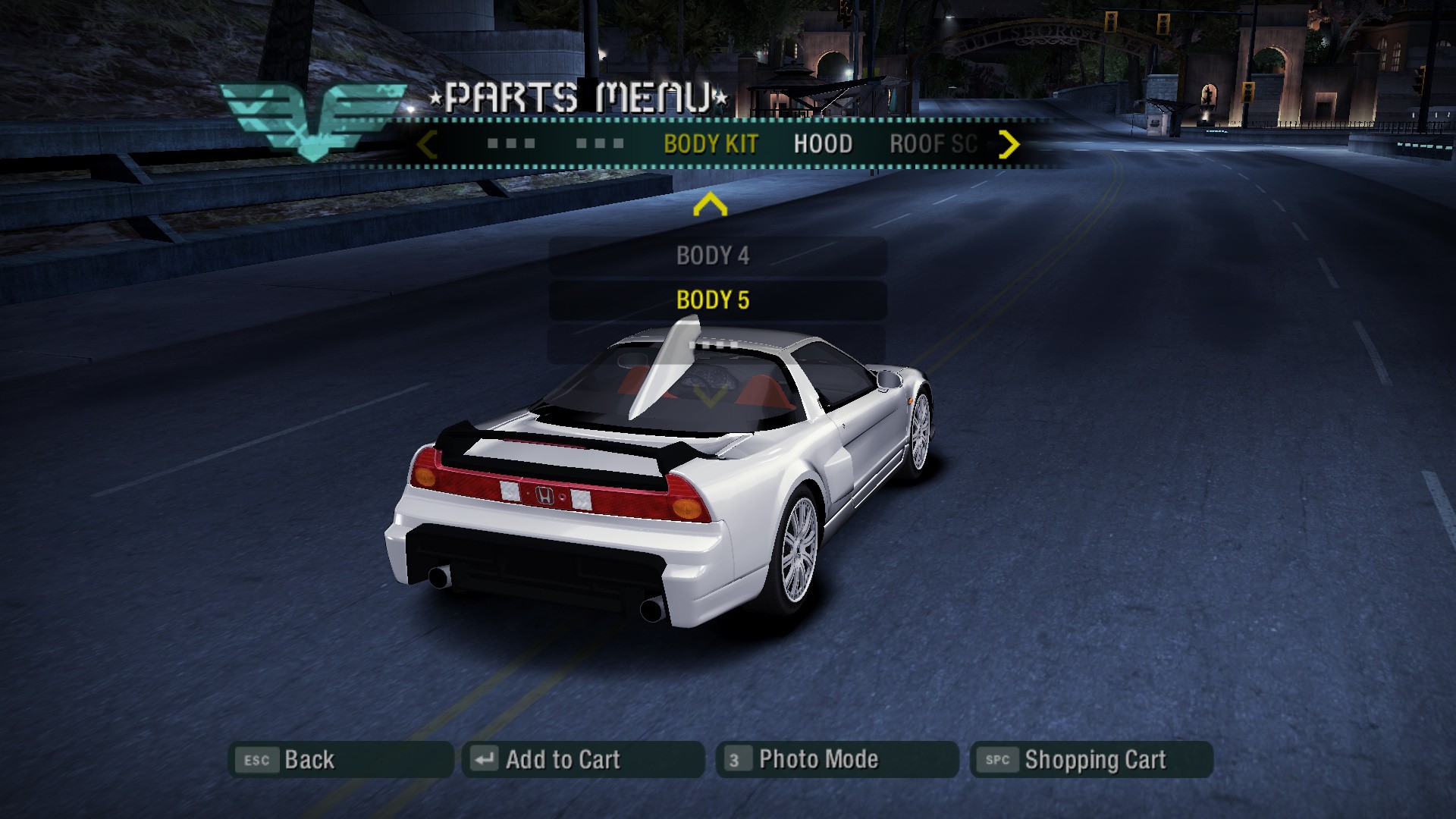1456x819 pixels.
Task: Click the up arrow above the body list
Action: 711,205
